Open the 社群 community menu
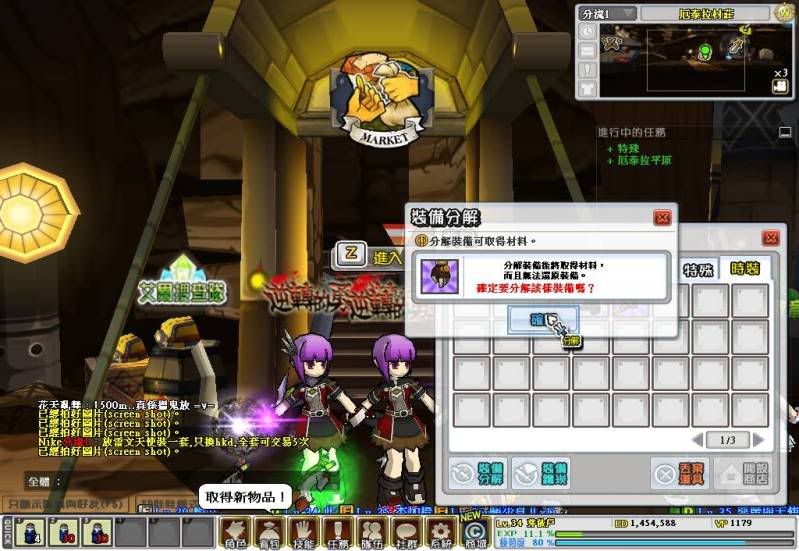799x551 pixels. (x=406, y=530)
